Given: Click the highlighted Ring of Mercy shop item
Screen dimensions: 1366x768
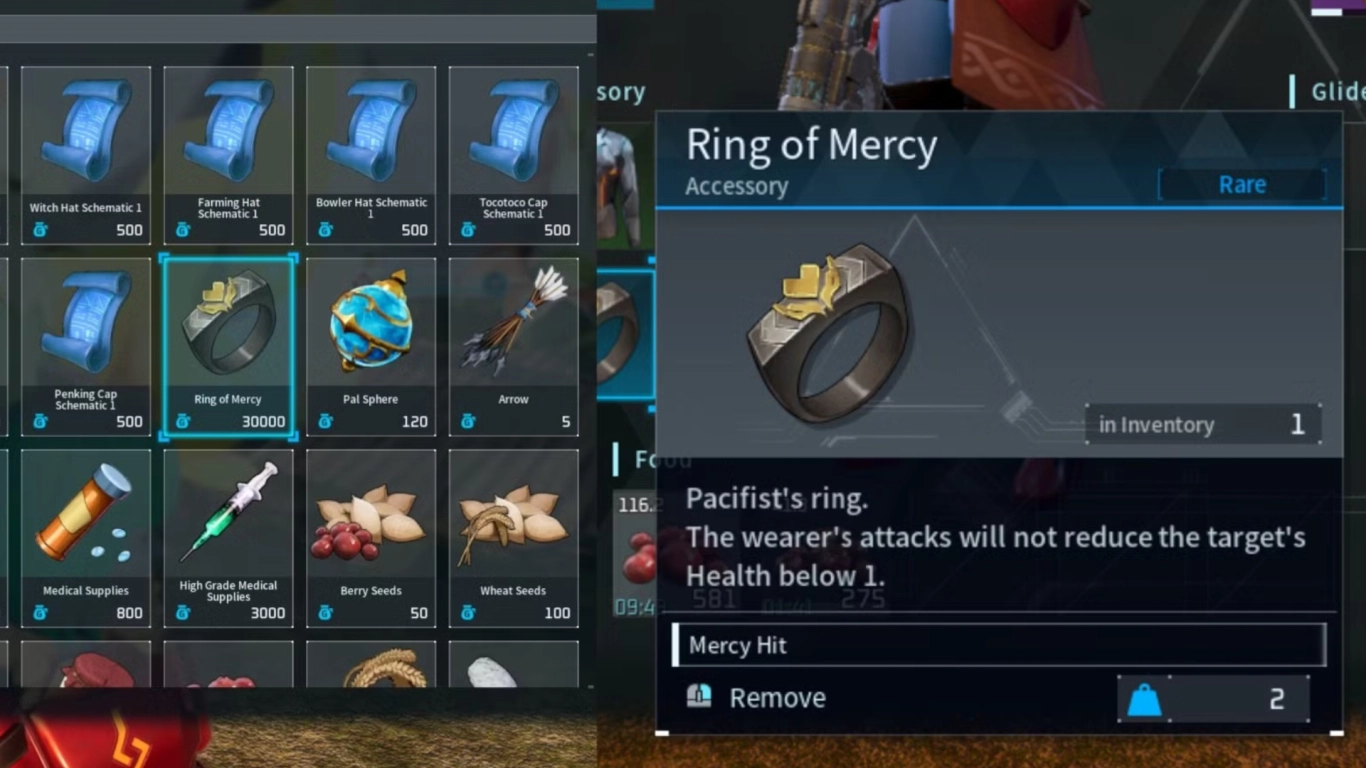Looking at the screenshot, I should [x=228, y=340].
